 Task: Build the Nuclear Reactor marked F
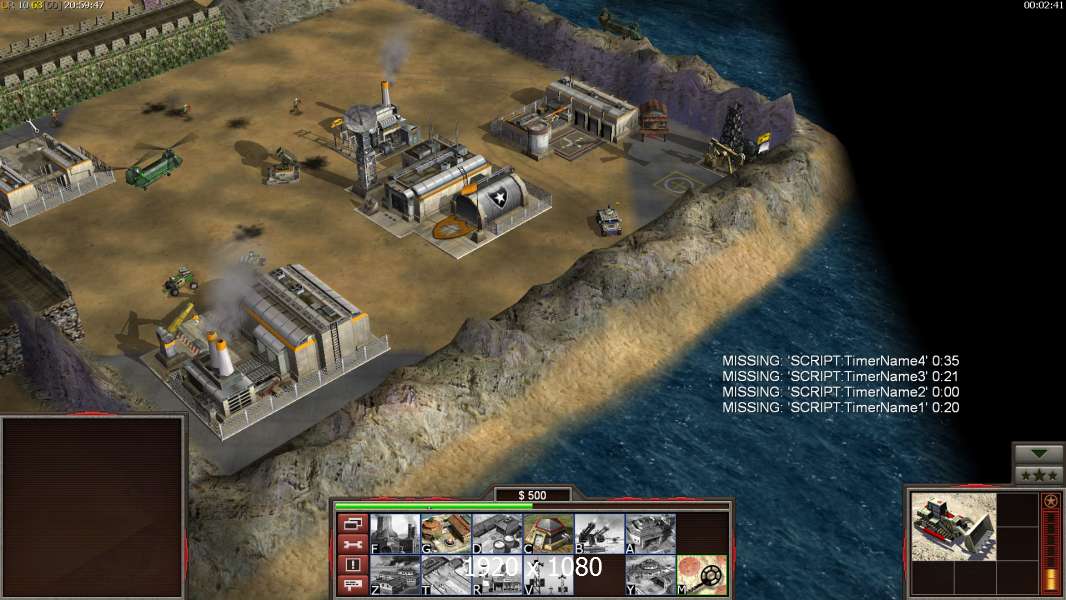coord(395,534)
